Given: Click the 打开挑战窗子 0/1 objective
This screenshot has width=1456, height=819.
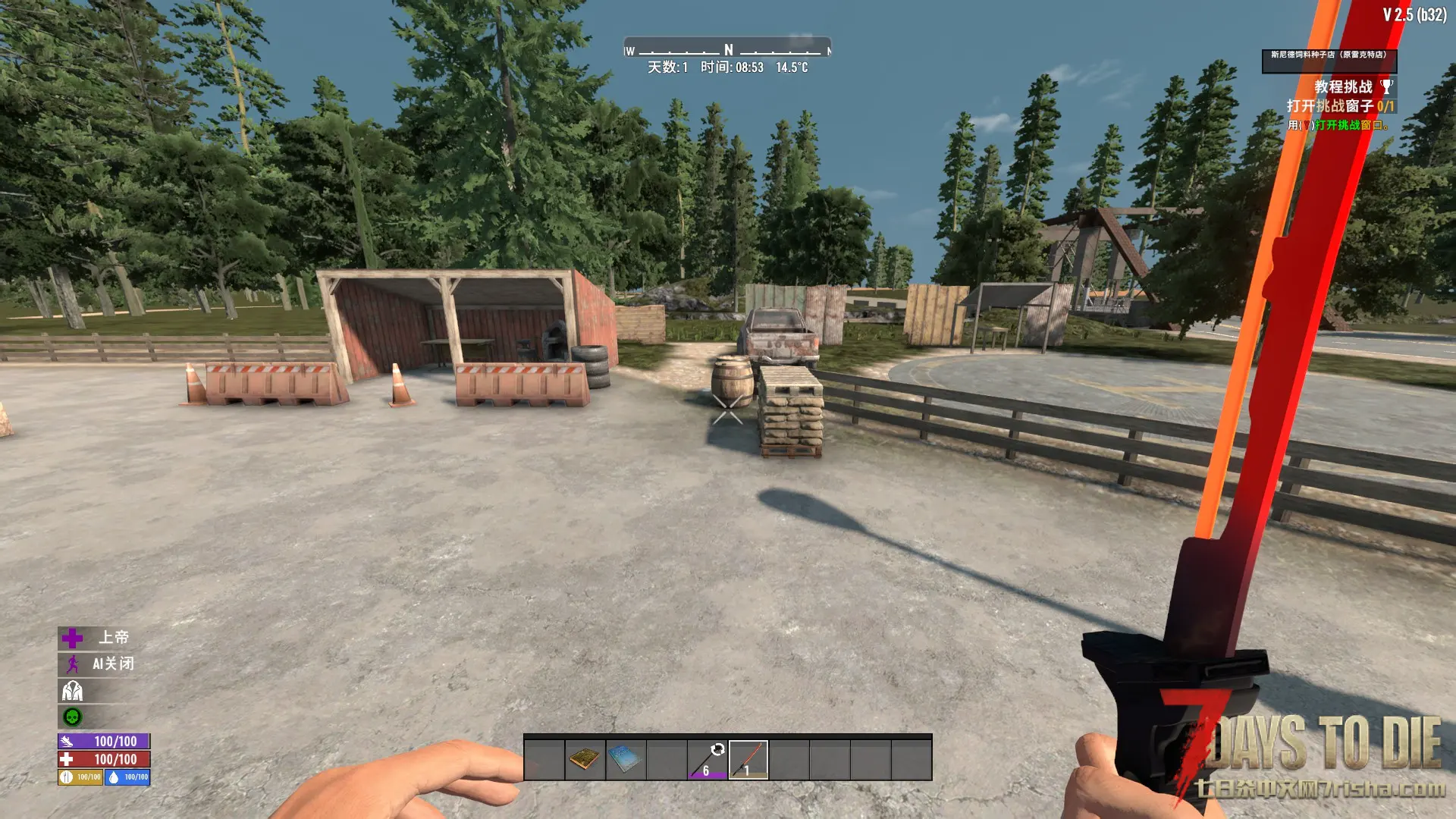Looking at the screenshot, I should [1339, 106].
